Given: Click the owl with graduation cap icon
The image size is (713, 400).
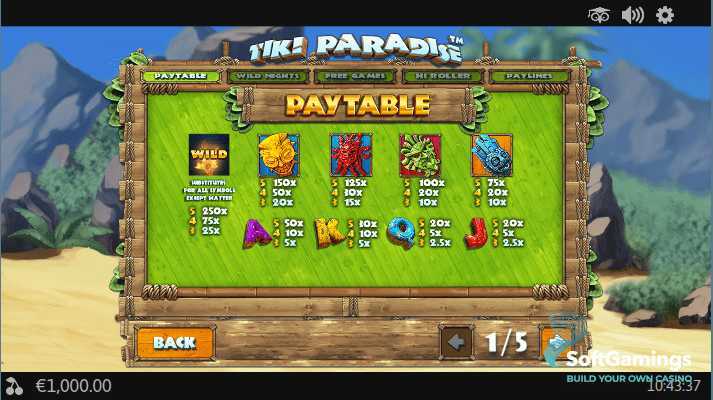Looking at the screenshot, I should (599, 14).
